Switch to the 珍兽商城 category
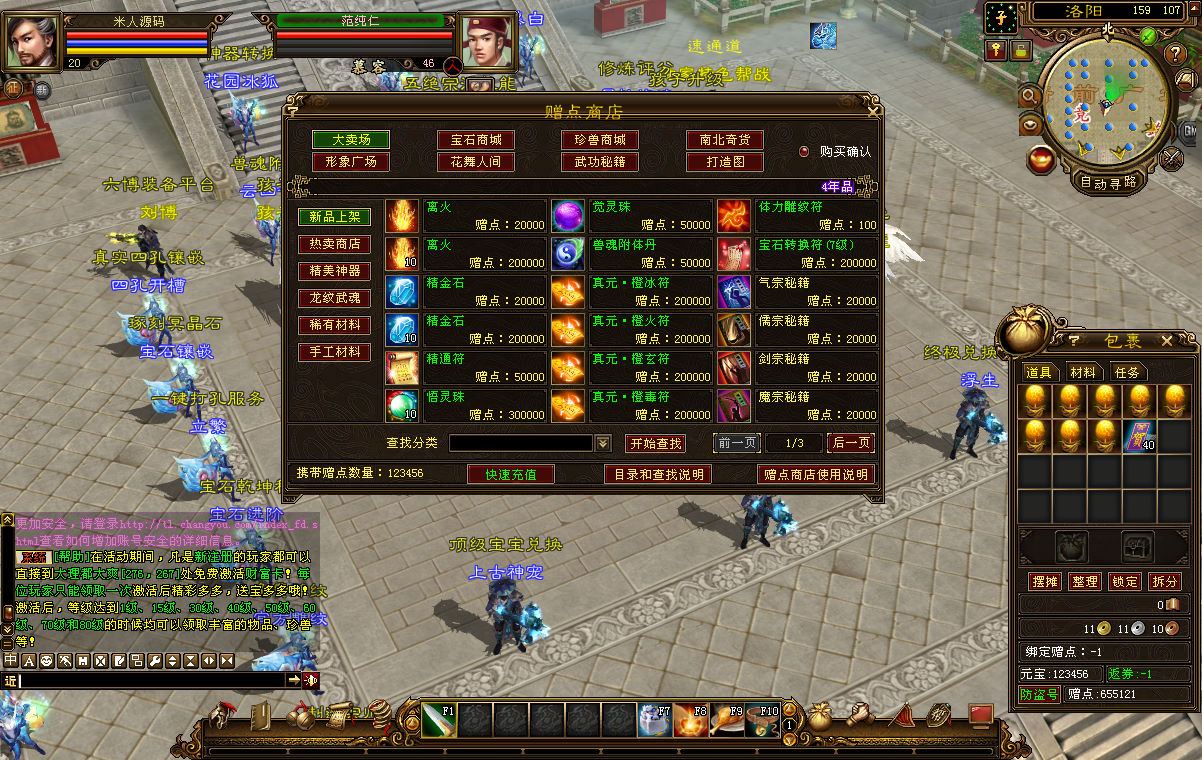This screenshot has width=1202, height=760. click(600, 140)
